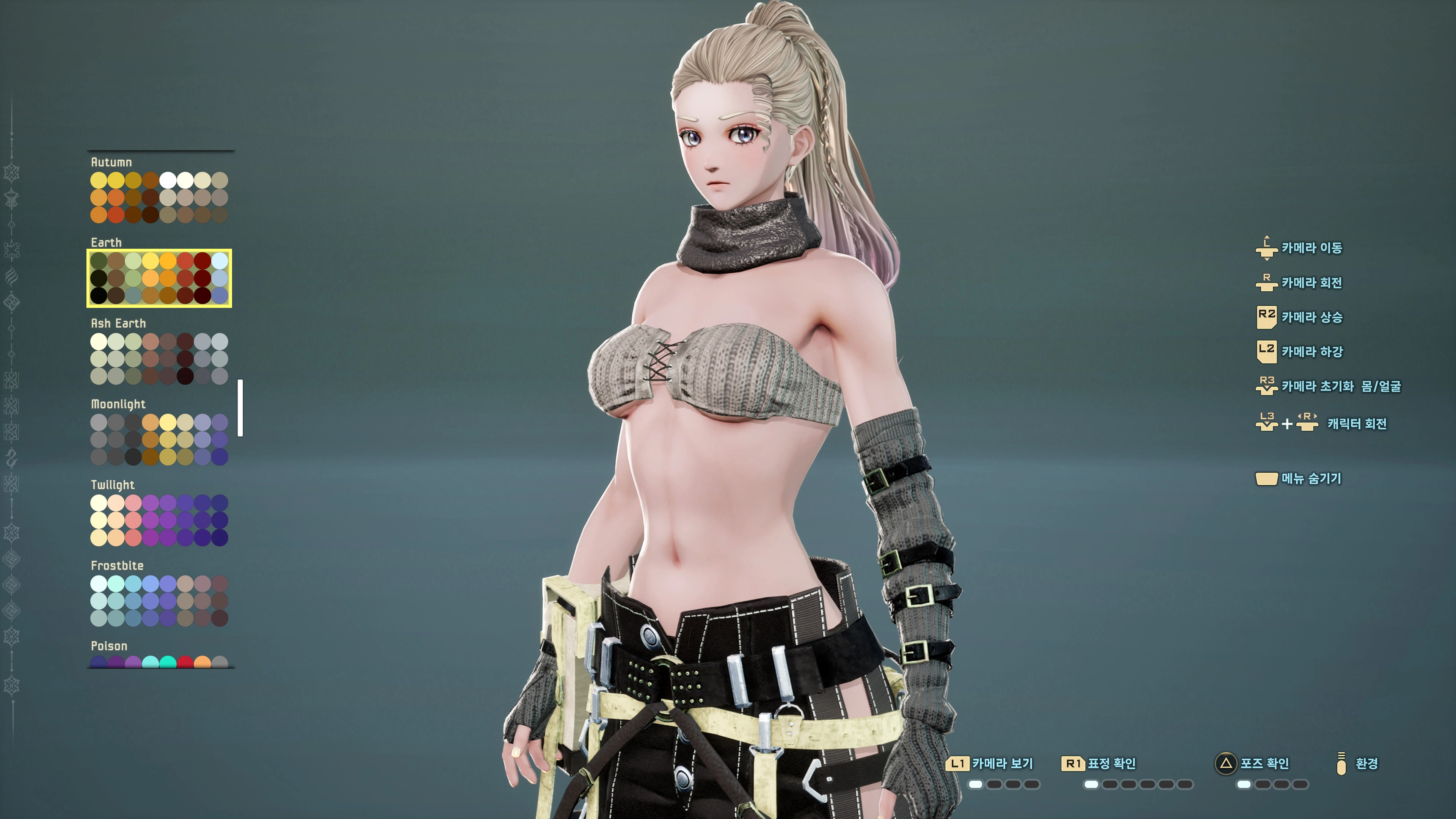Collapse the Earth palette section
The image size is (1456, 819).
[x=107, y=242]
